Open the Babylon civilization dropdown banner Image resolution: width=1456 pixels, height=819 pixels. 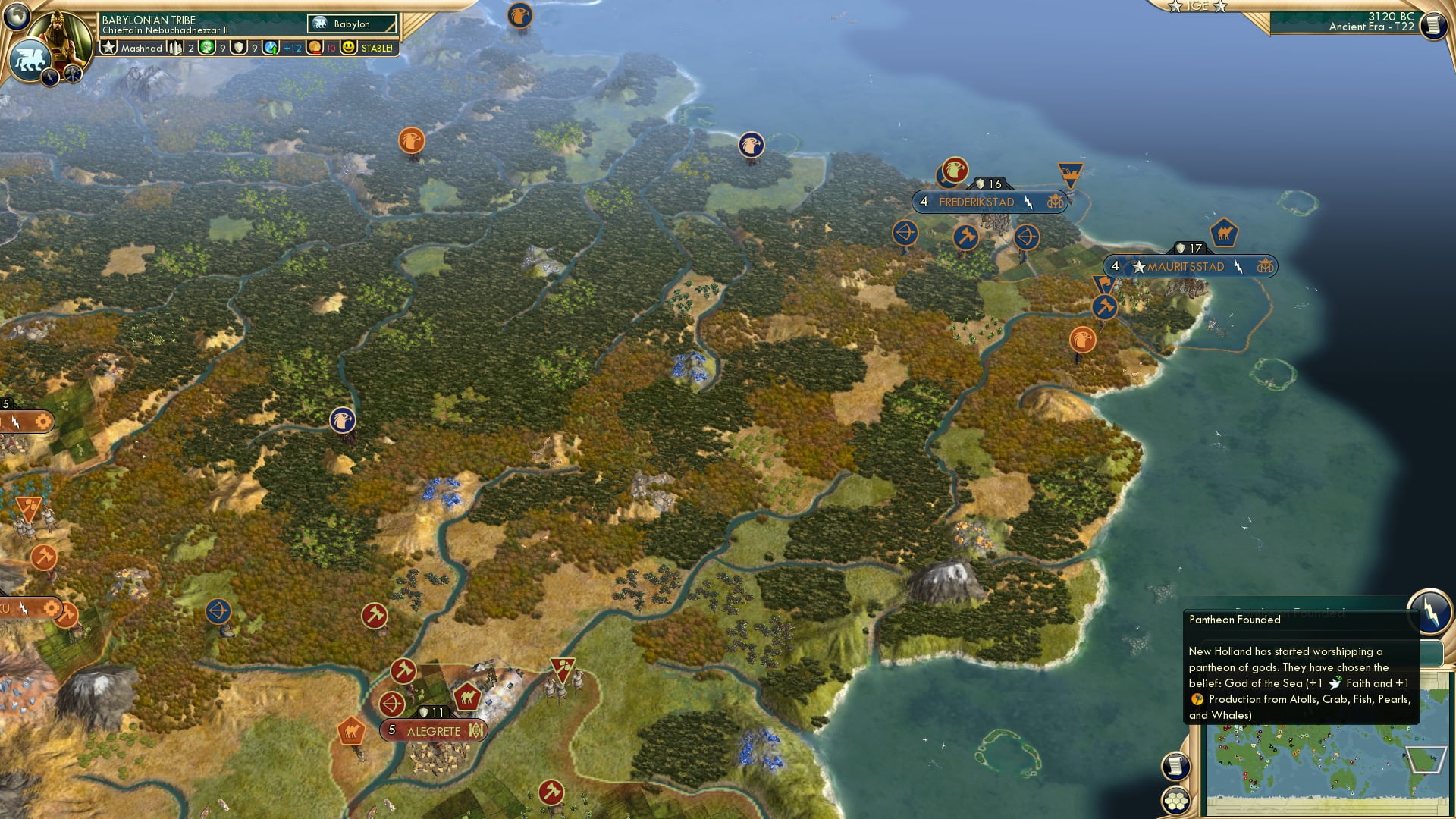(x=351, y=24)
